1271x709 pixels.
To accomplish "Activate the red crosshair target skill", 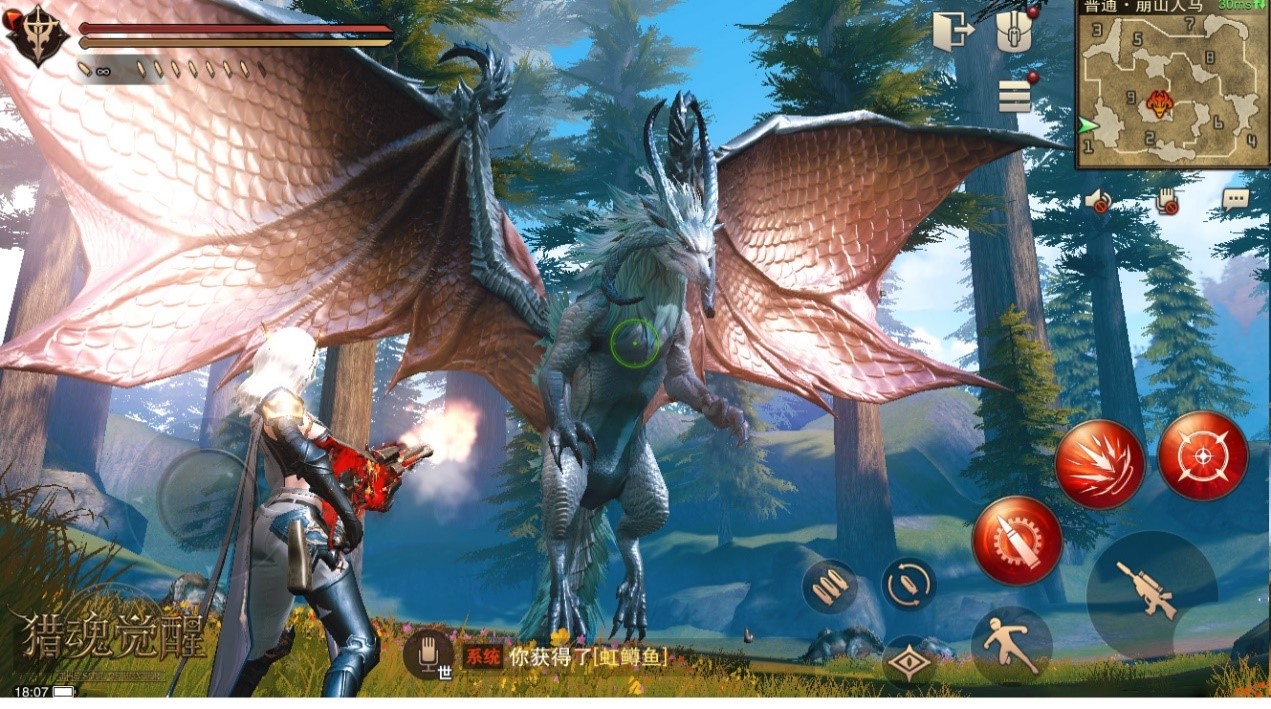I will point(1202,456).
